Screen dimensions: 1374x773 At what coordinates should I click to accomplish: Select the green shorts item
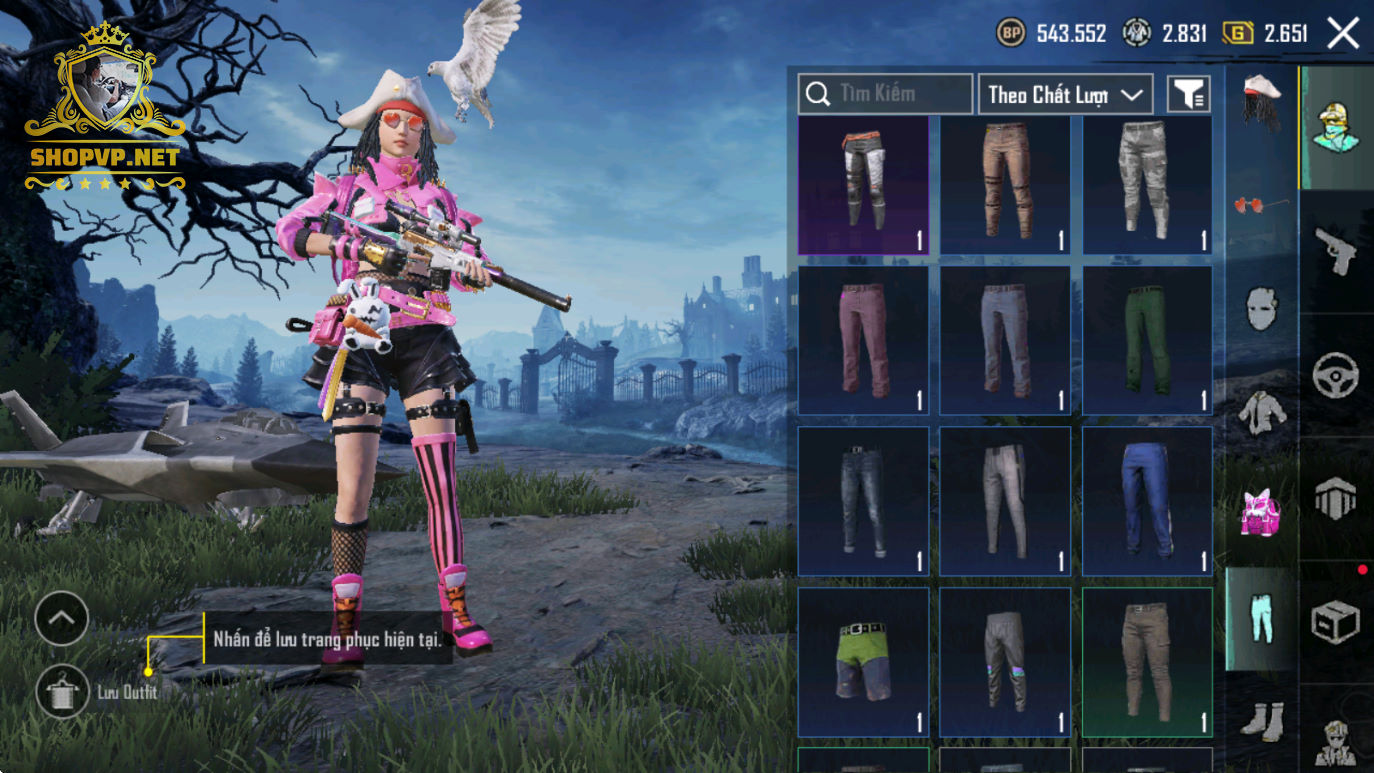(x=863, y=662)
